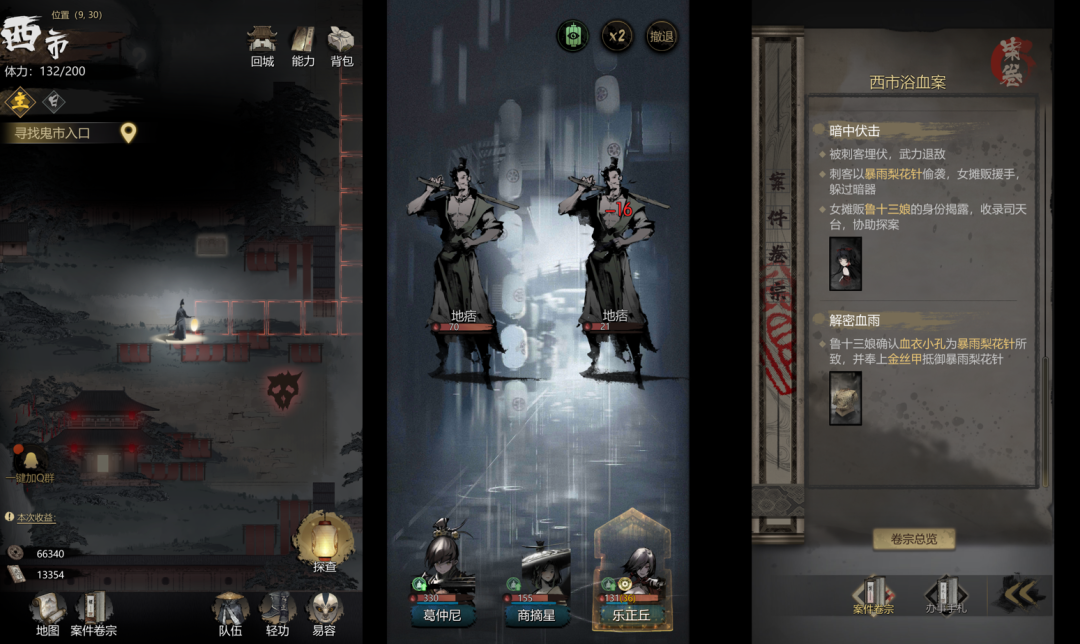The image size is (1080, 644).
Task: Open the 地图 map
Action: pyautogui.click(x=47, y=612)
